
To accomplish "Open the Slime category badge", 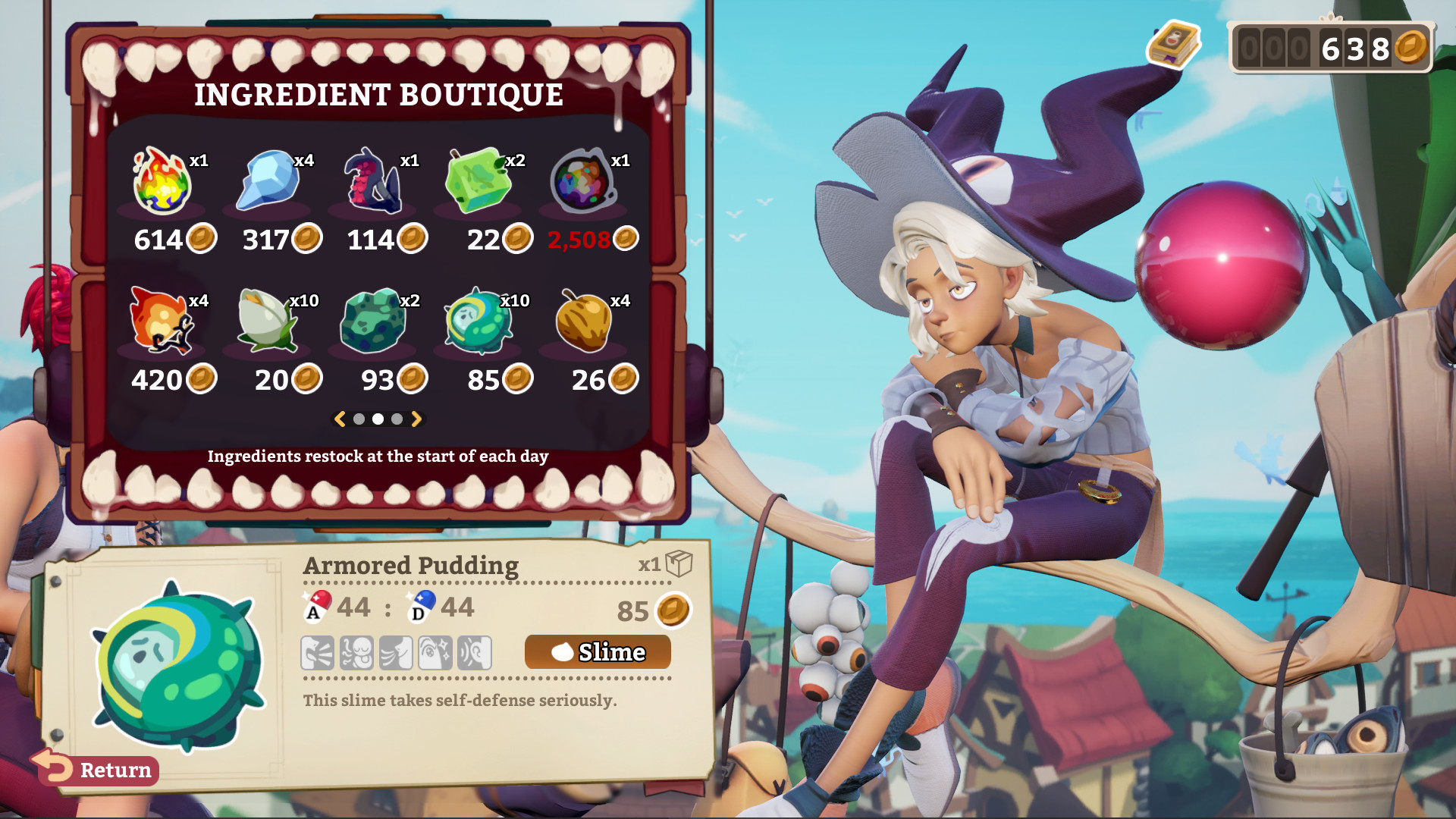I will click(x=596, y=651).
